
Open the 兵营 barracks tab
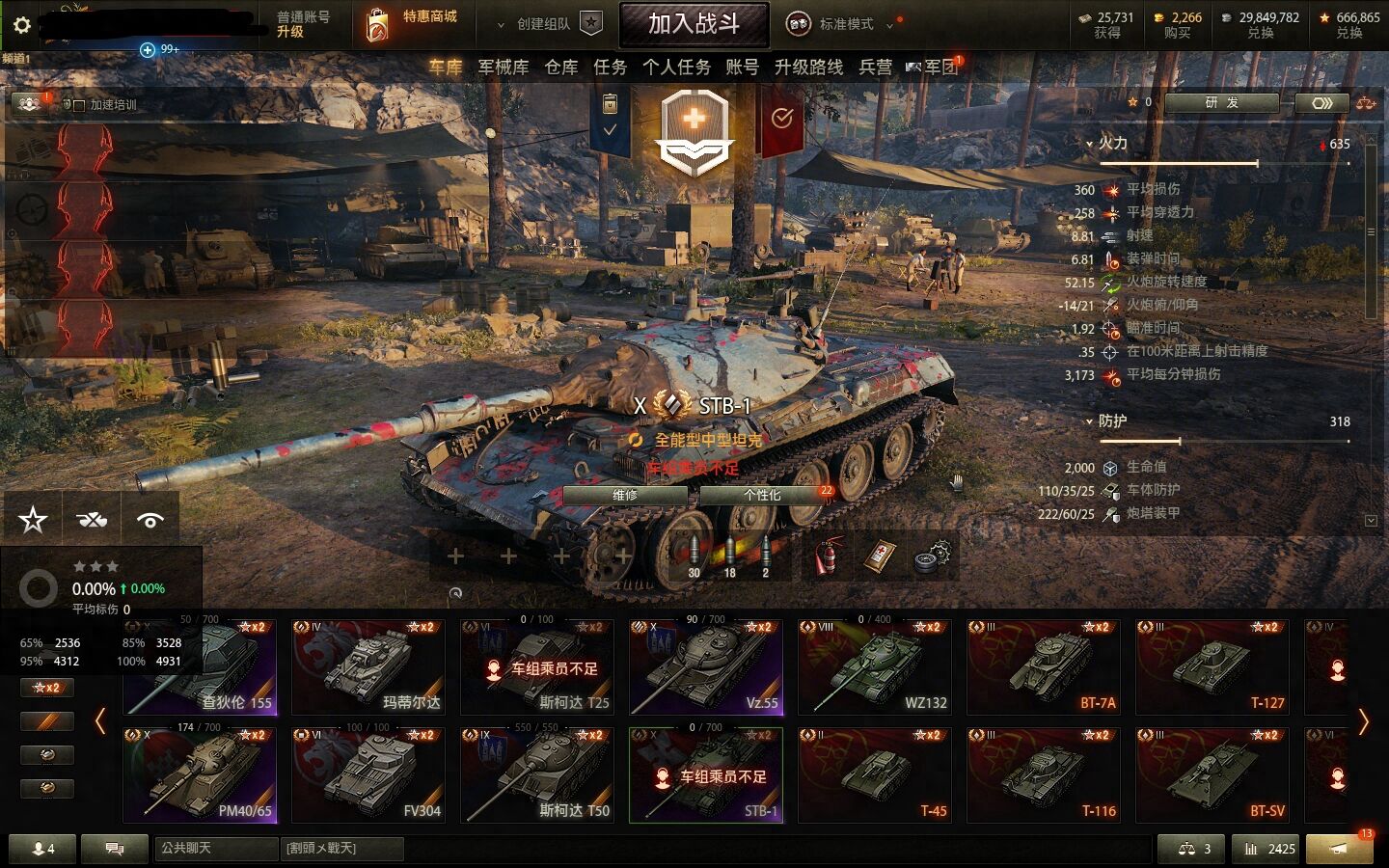click(876, 67)
